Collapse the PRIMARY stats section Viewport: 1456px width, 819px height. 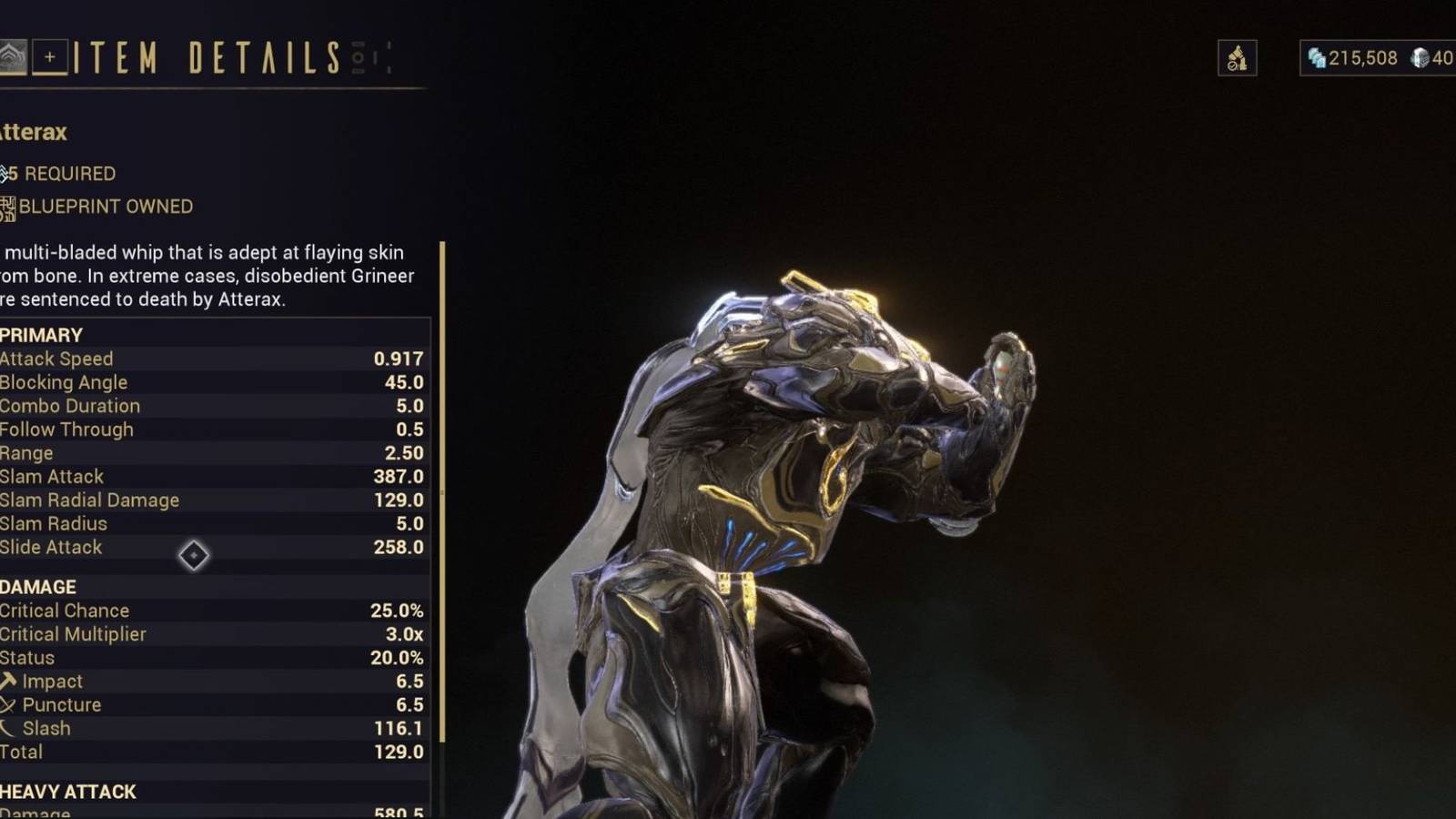tap(41, 335)
